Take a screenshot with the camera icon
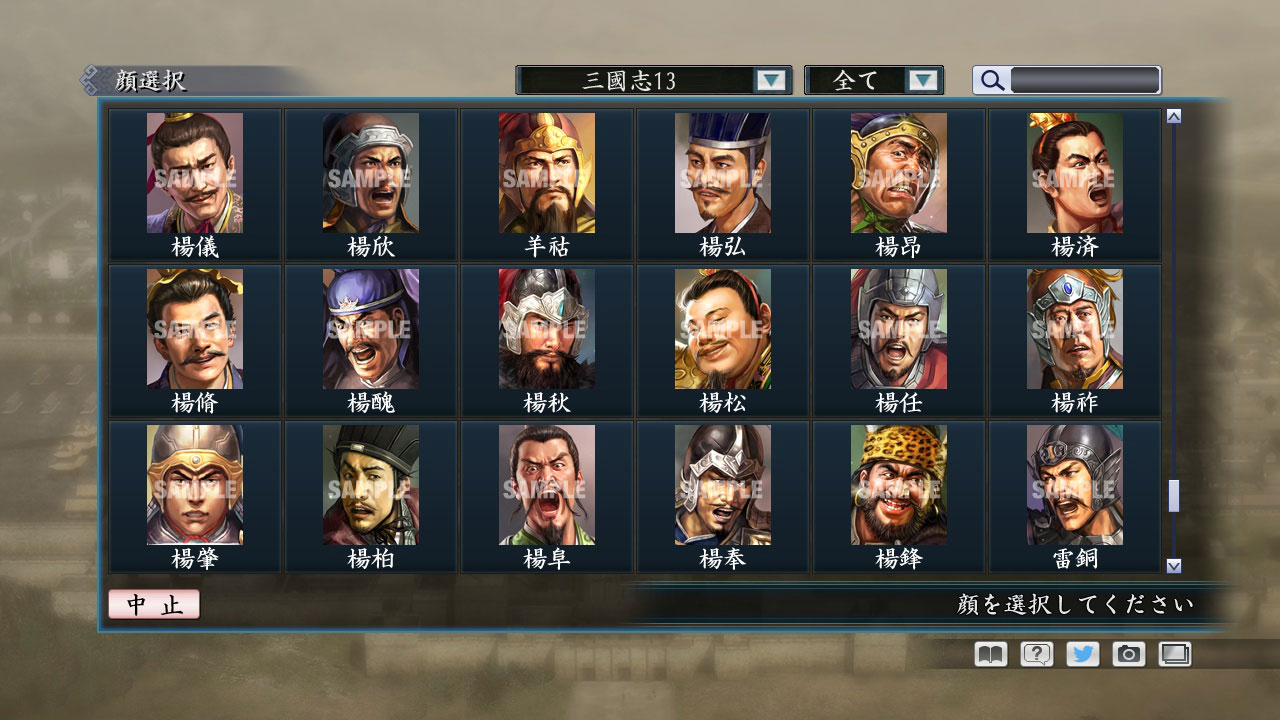 point(1128,654)
